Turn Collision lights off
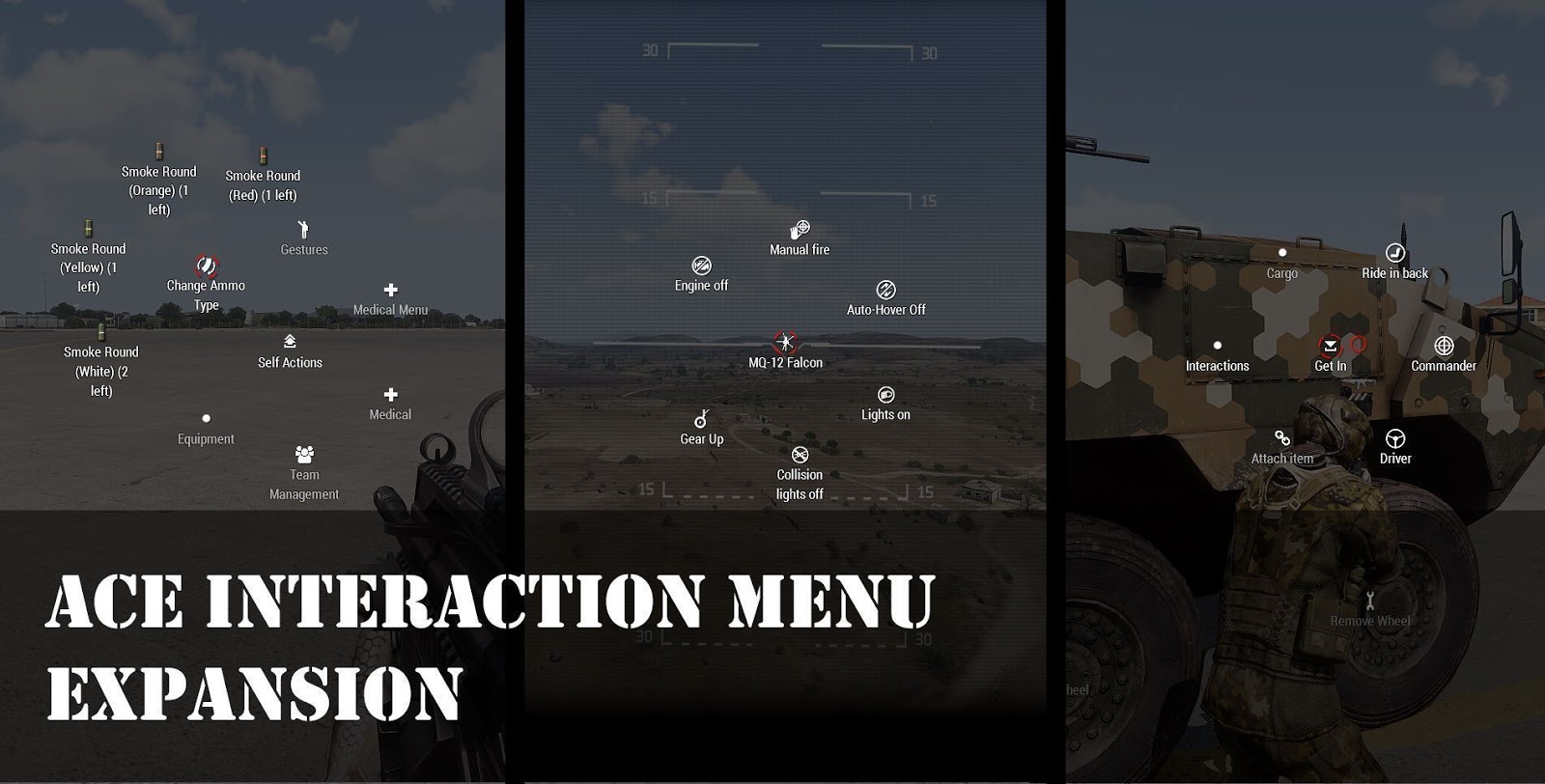1545x784 pixels. click(x=801, y=453)
